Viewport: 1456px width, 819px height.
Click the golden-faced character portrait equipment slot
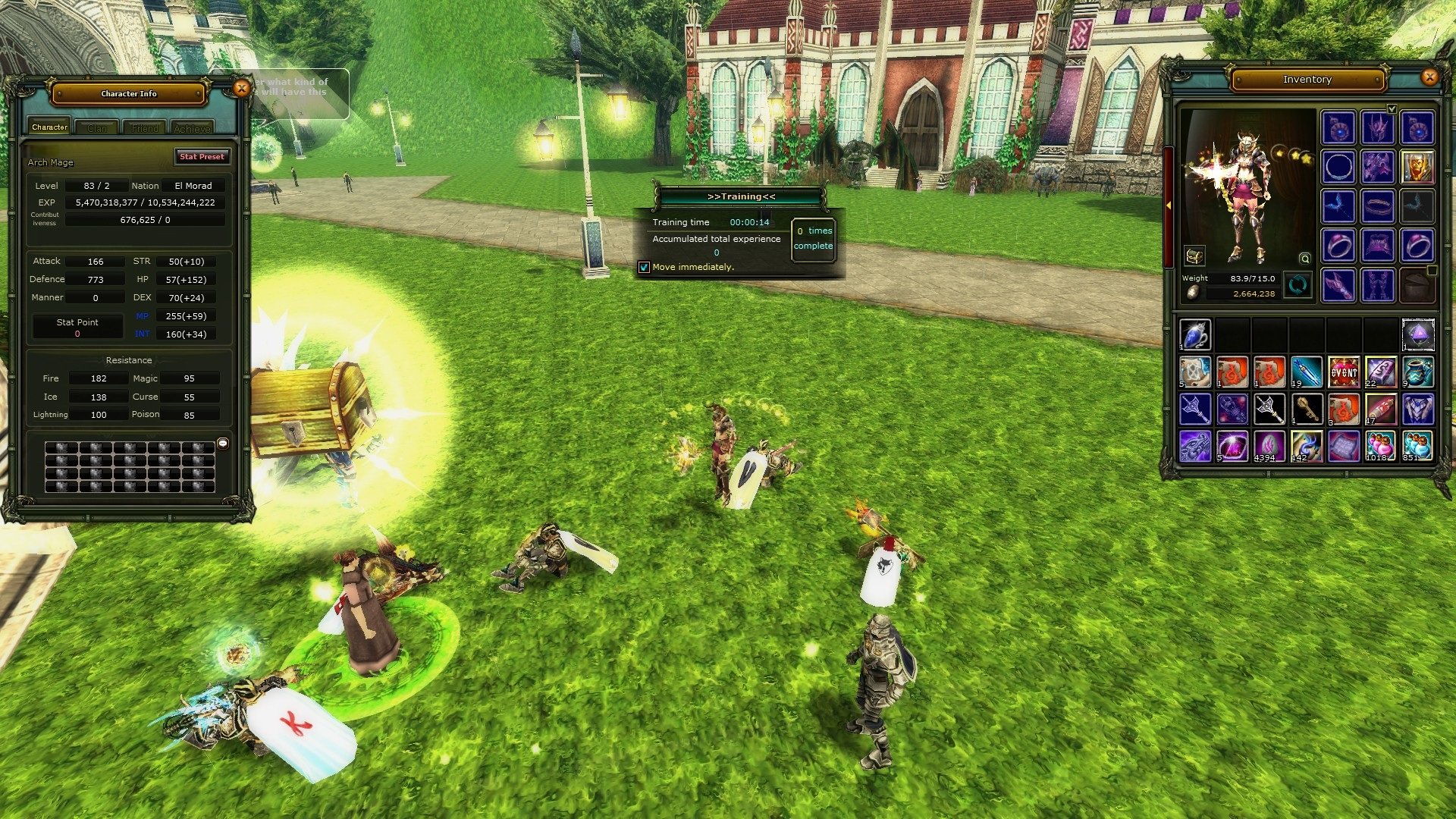1417,167
